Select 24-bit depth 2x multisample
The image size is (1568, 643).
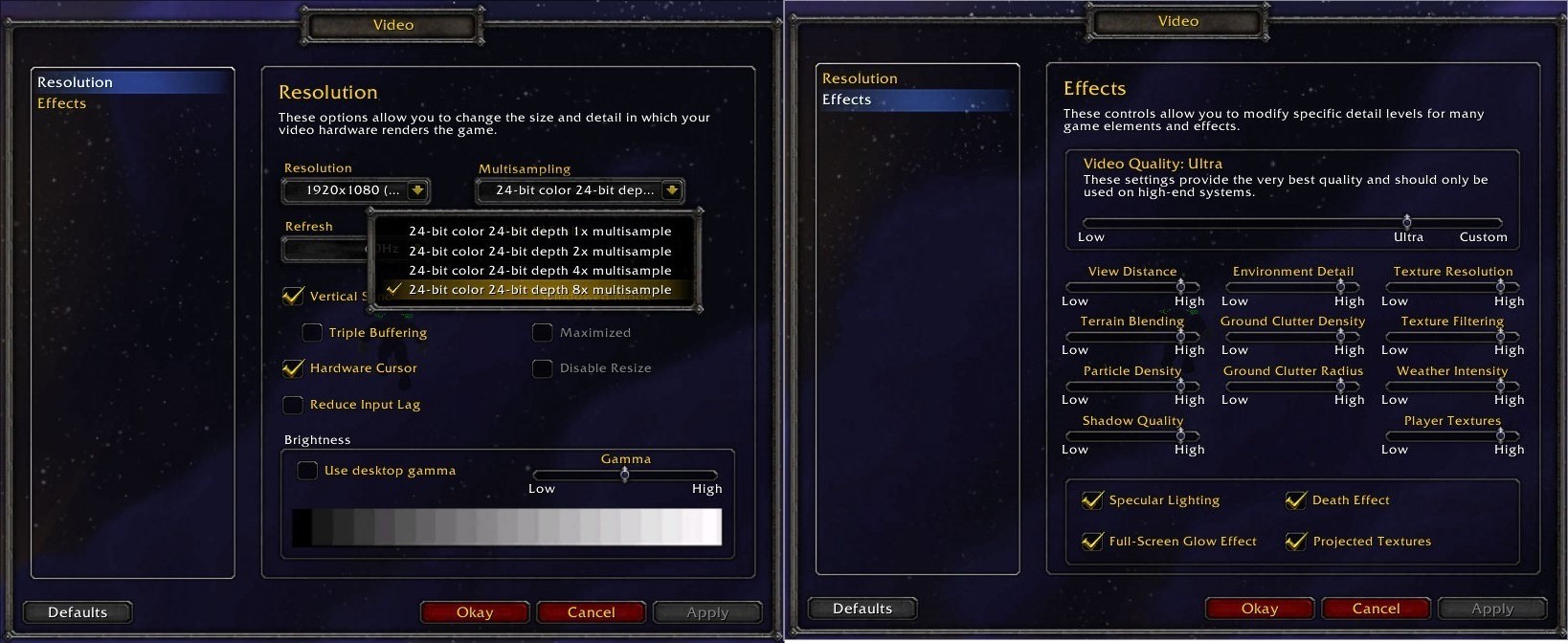(540, 252)
